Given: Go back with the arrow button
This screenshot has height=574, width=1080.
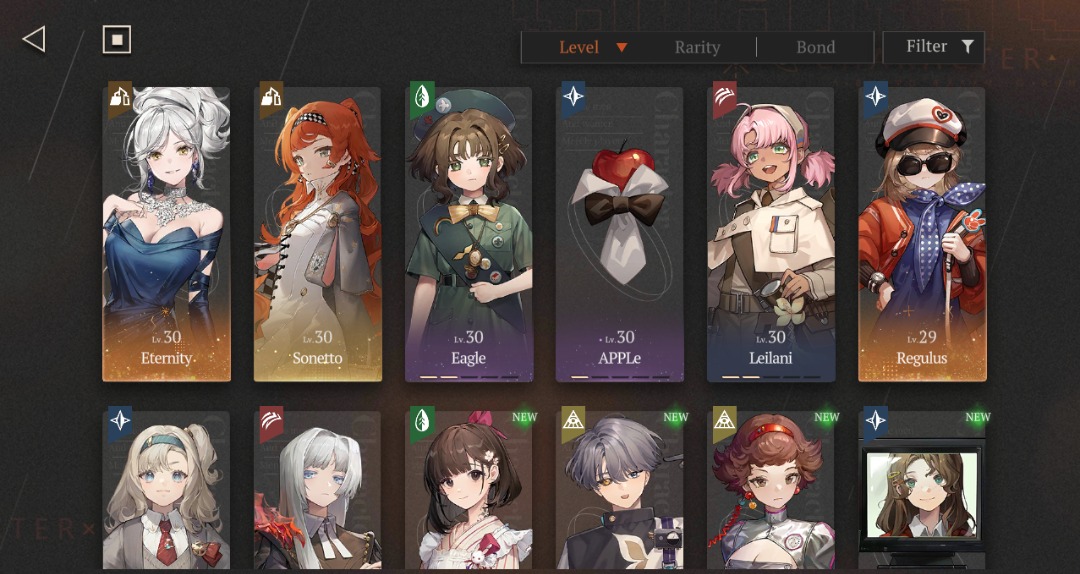Looking at the screenshot, I should [x=34, y=39].
